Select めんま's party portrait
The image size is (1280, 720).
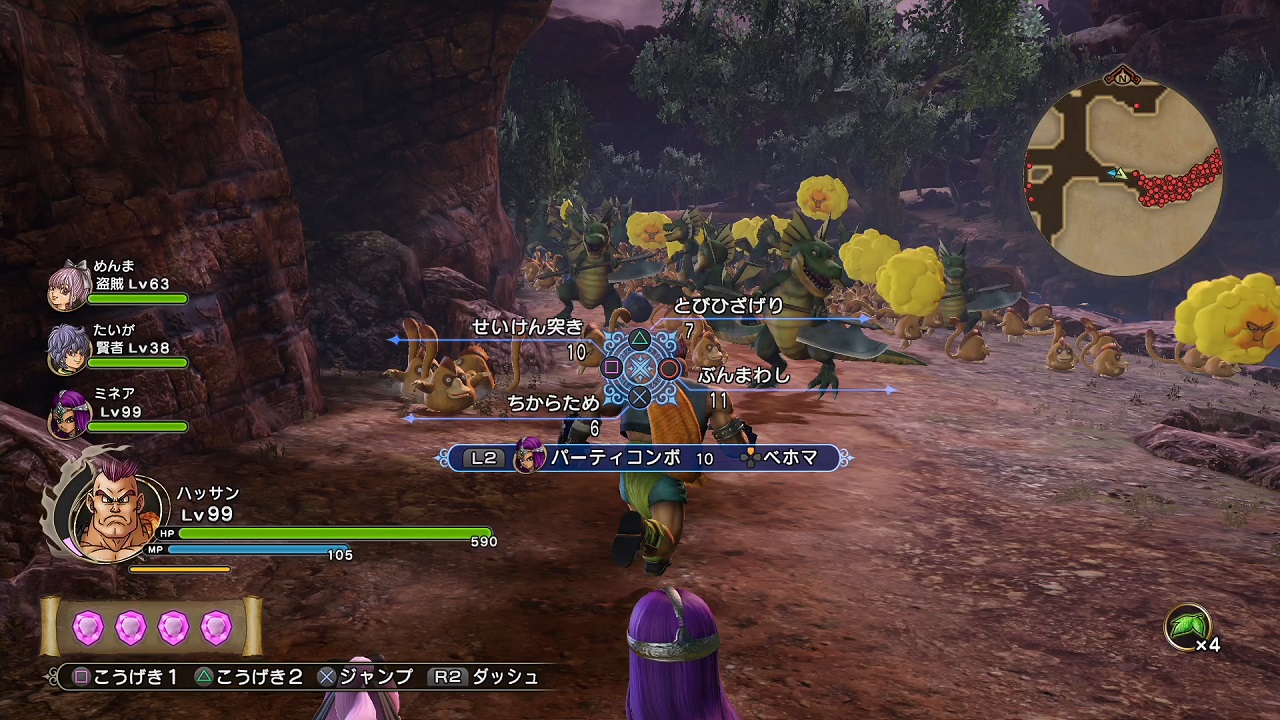pyautogui.click(x=68, y=288)
